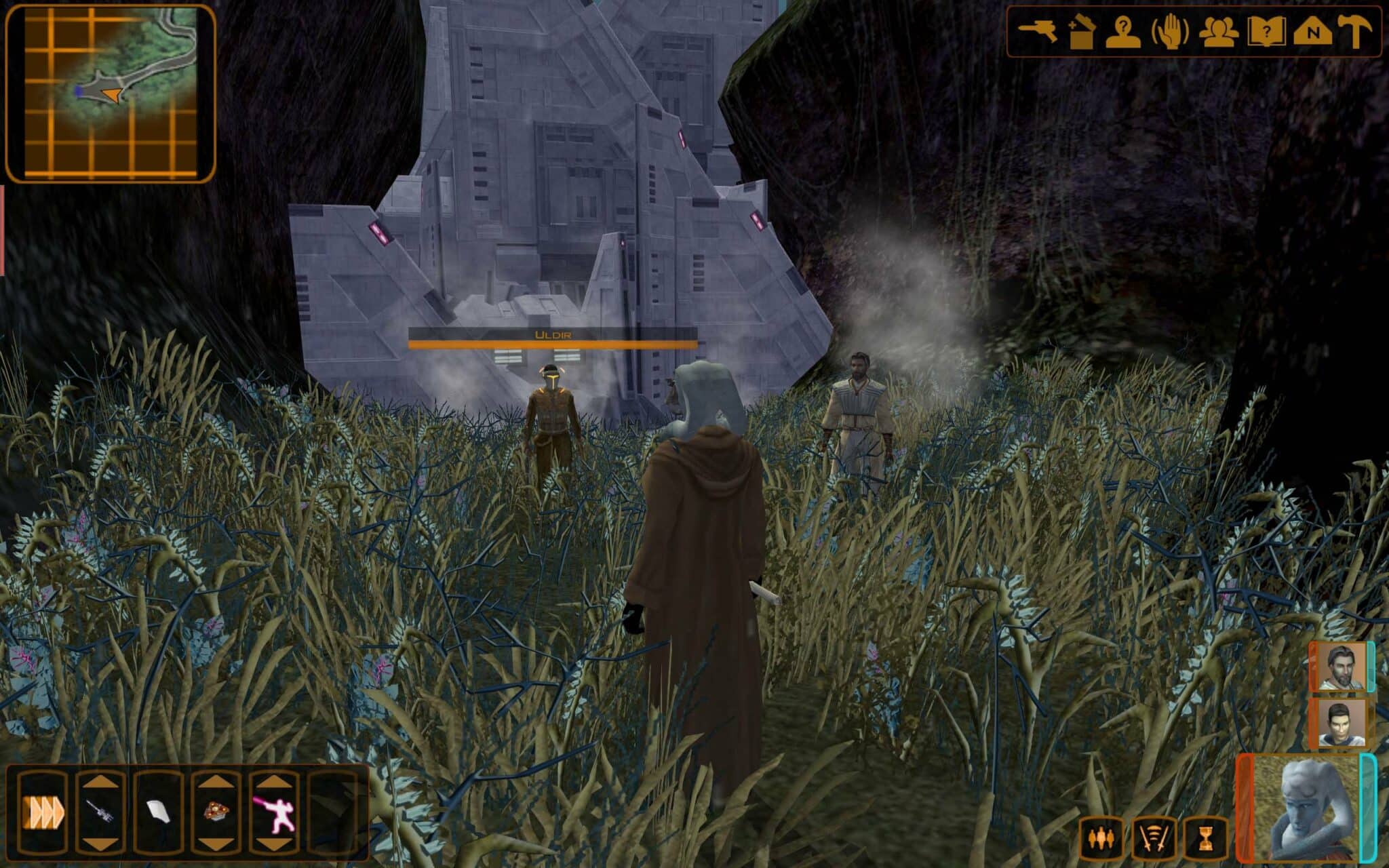Open the Equip Items screen
This screenshot has height=868, width=1389.
(x=1038, y=31)
